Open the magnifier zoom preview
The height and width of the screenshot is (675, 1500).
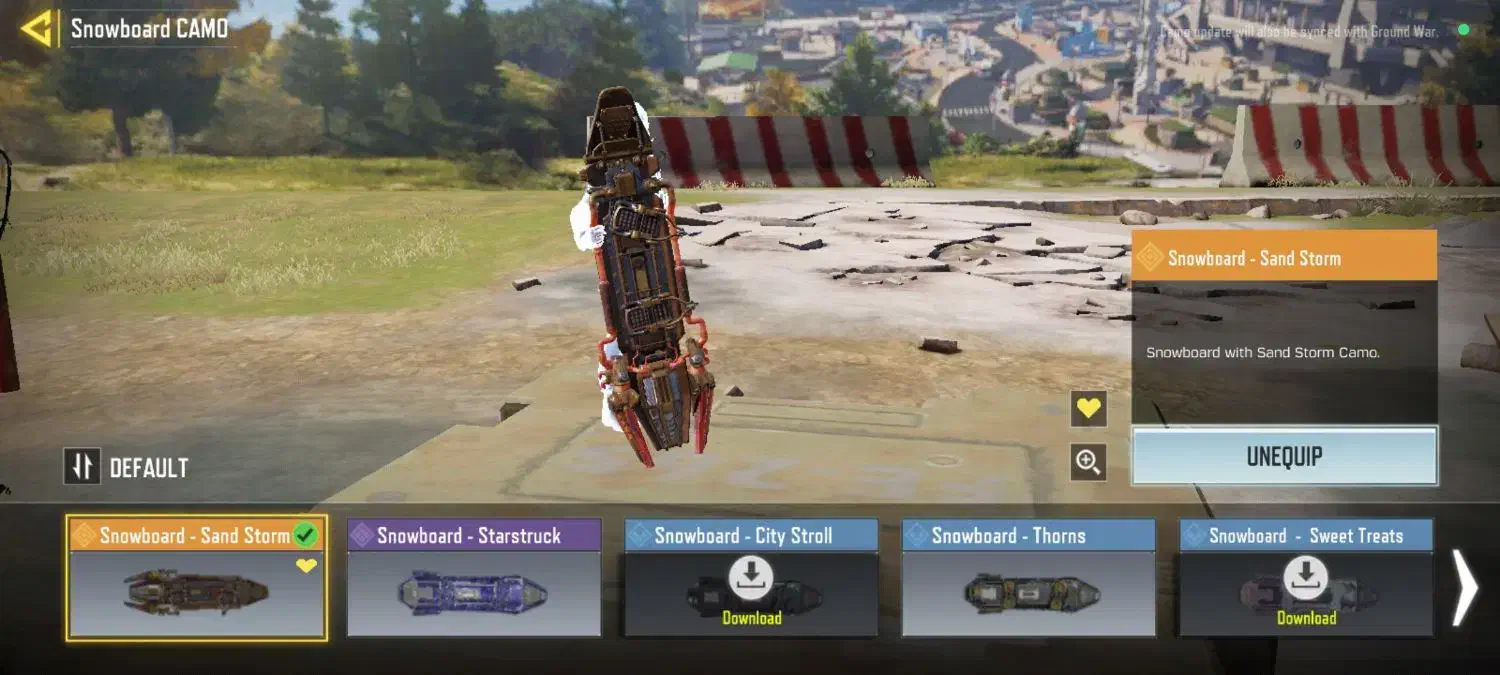[x=1088, y=462]
